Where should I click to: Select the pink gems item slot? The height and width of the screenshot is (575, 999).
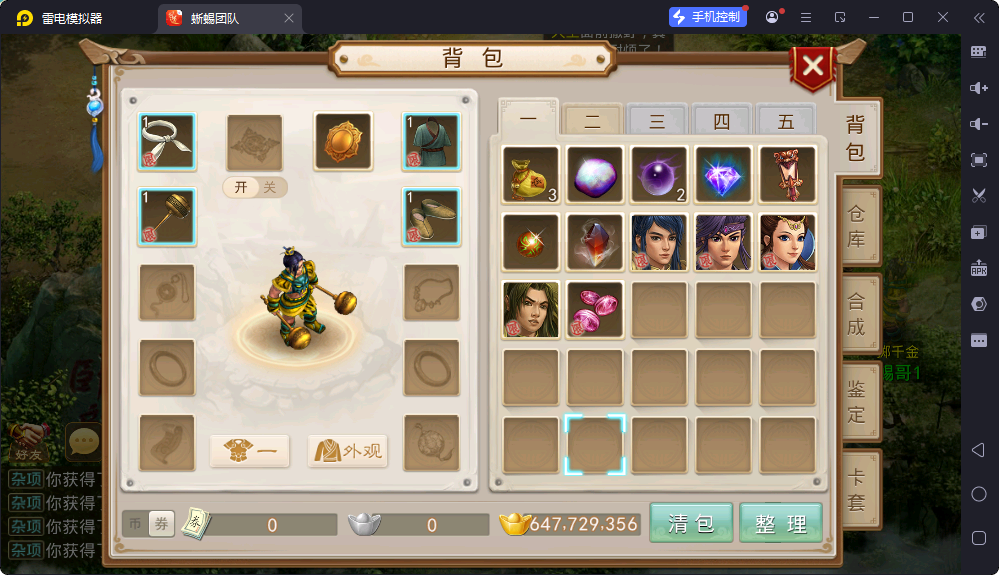594,309
